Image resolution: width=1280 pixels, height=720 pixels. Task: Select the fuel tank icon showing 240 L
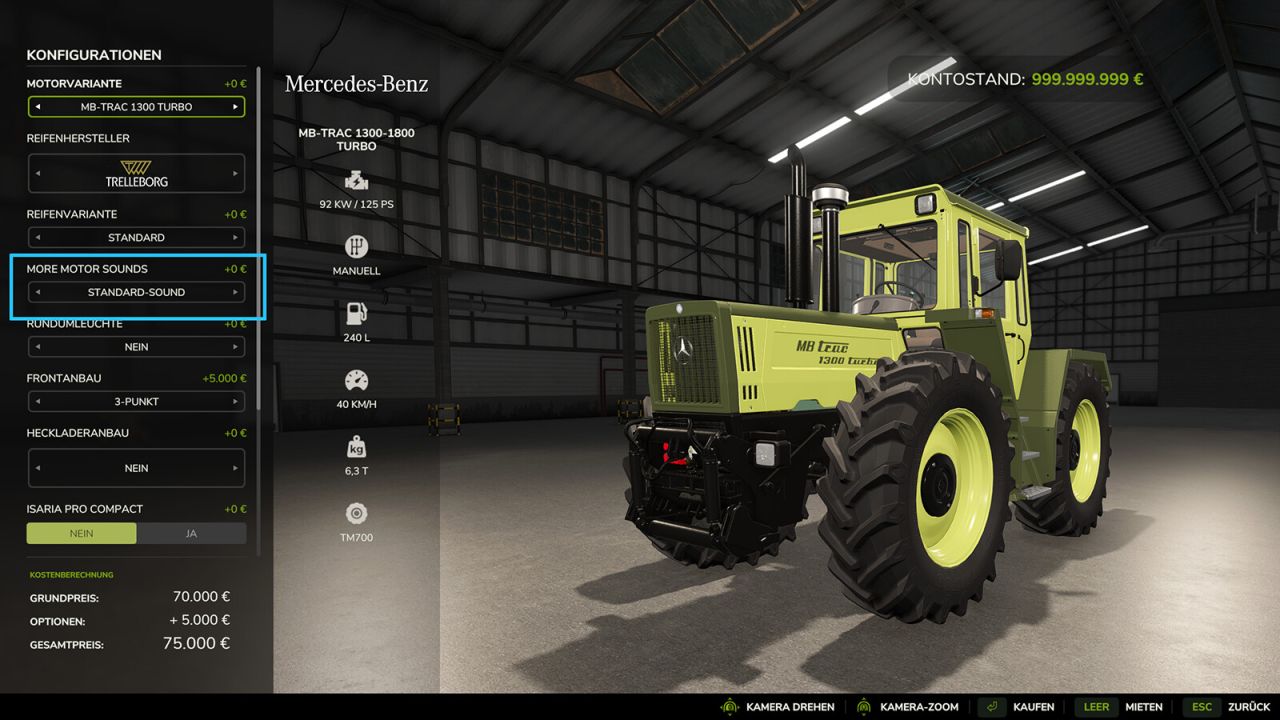(x=357, y=312)
